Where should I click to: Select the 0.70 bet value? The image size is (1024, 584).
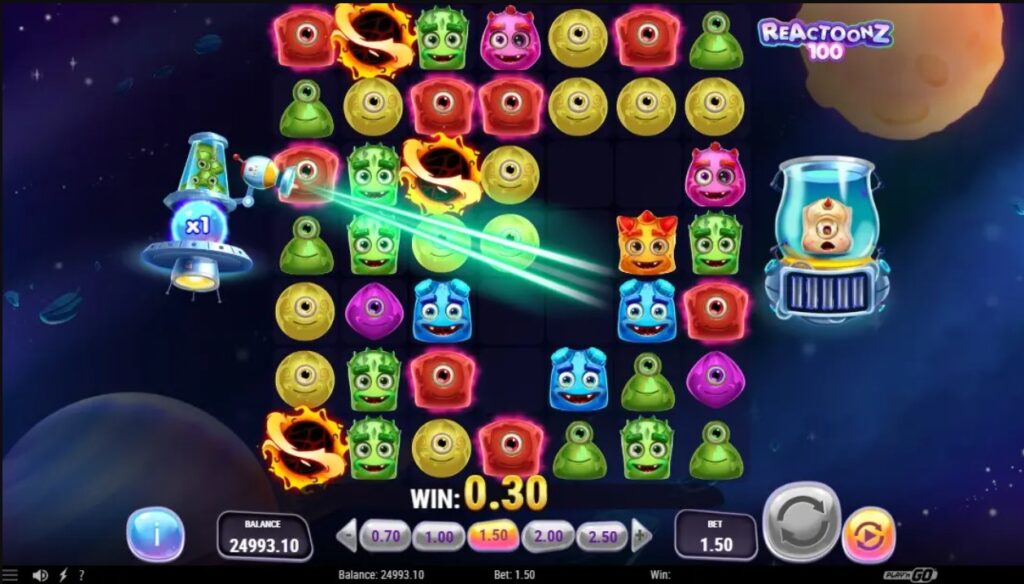[x=385, y=536]
